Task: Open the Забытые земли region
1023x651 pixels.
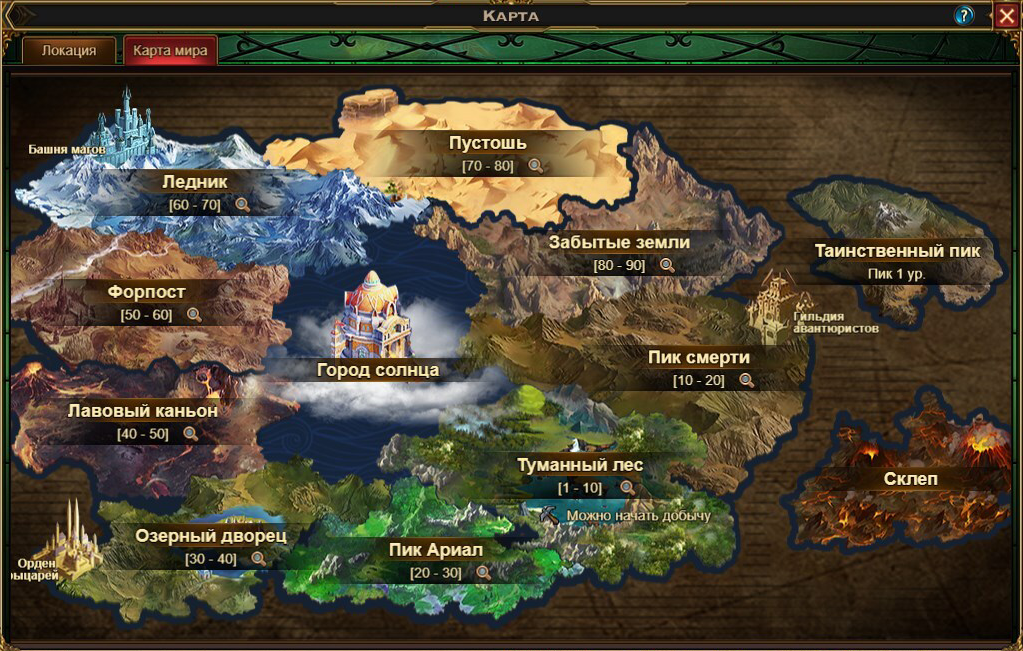Action: coord(619,242)
